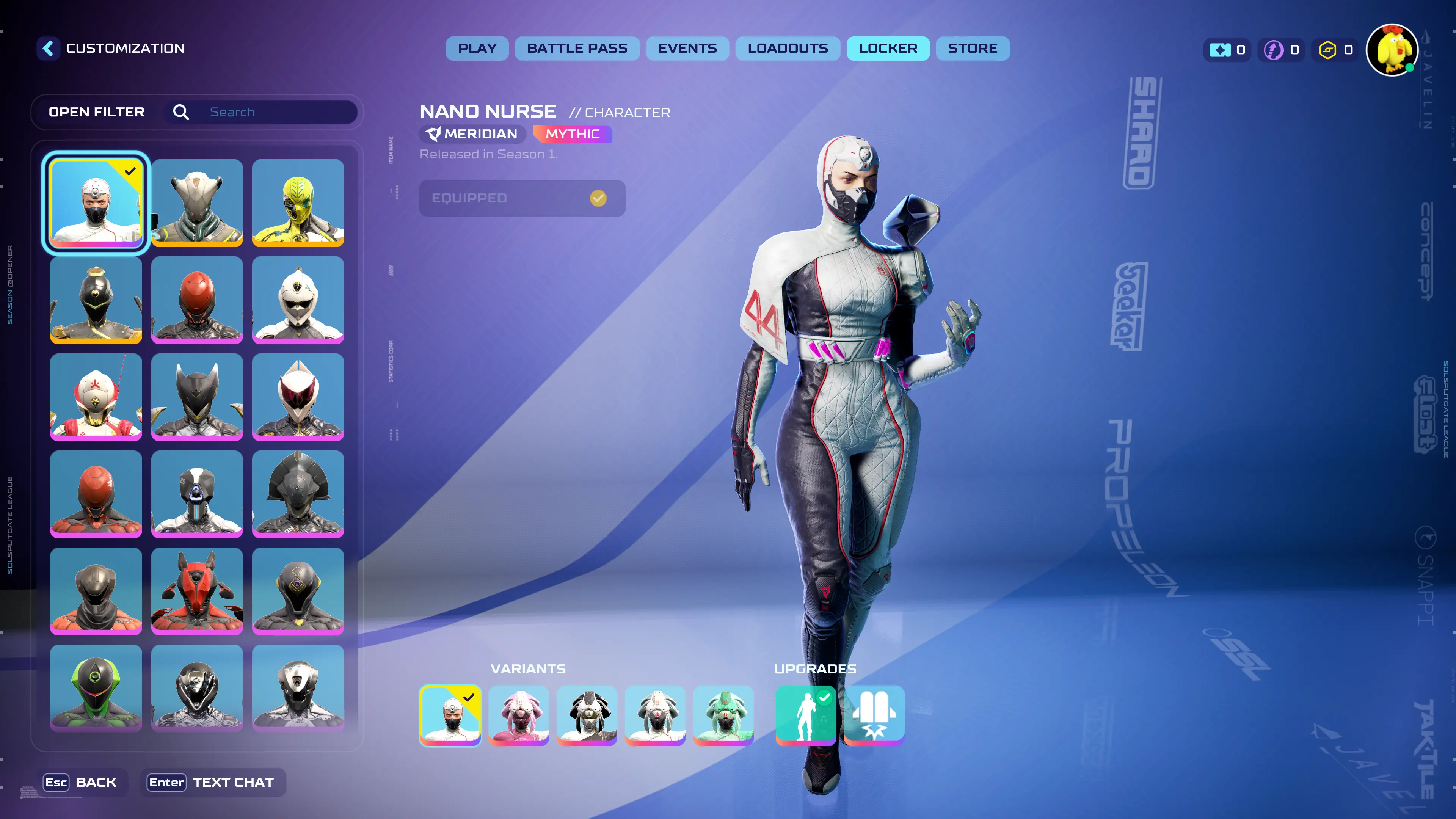Image resolution: width=1456 pixels, height=819 pixels.
Task: Pick the red horned helmet skin
Action: tap(197, 591)
